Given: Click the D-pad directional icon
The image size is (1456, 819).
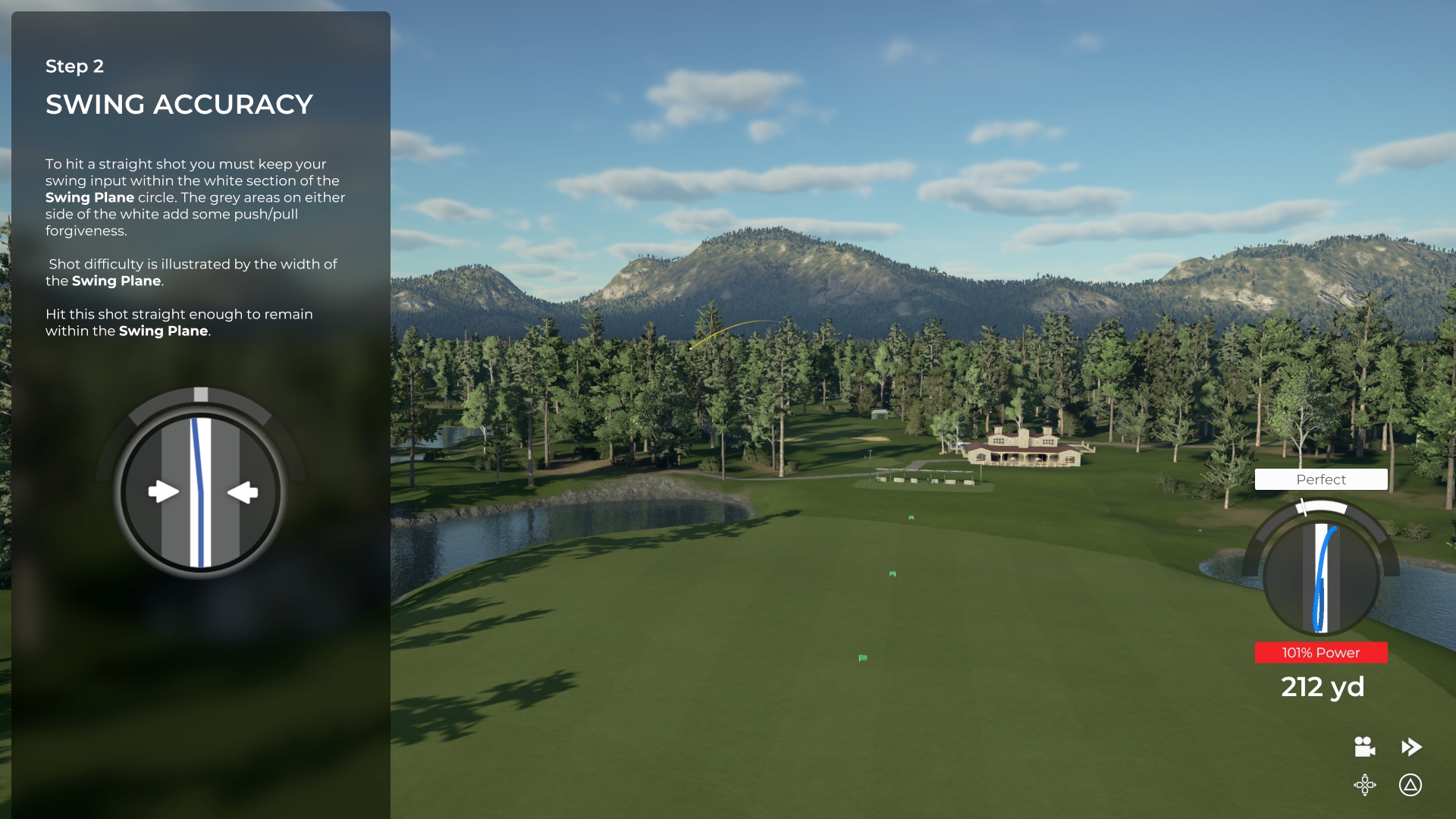Looking at the screenshot, I should (x=1365, y=786).
